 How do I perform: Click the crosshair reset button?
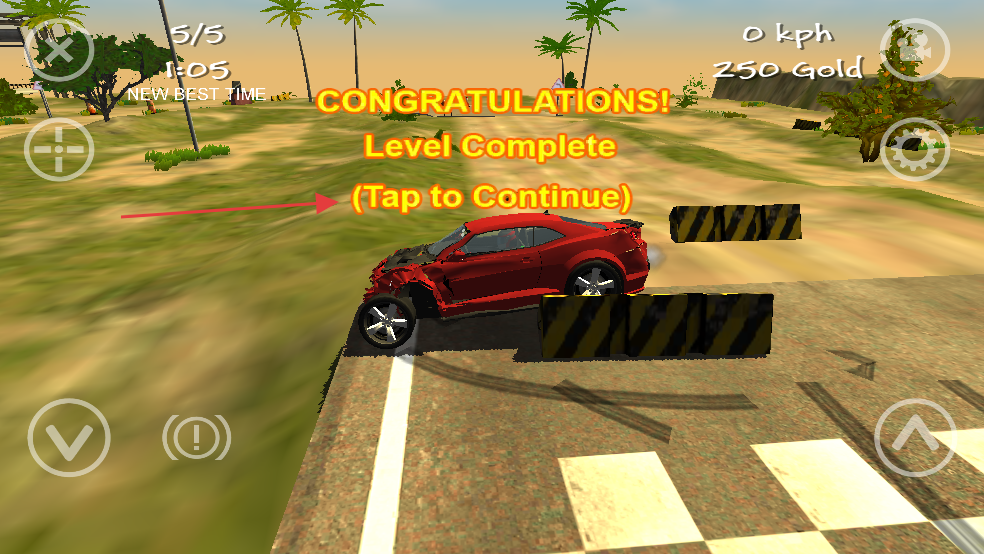point(58,150)
